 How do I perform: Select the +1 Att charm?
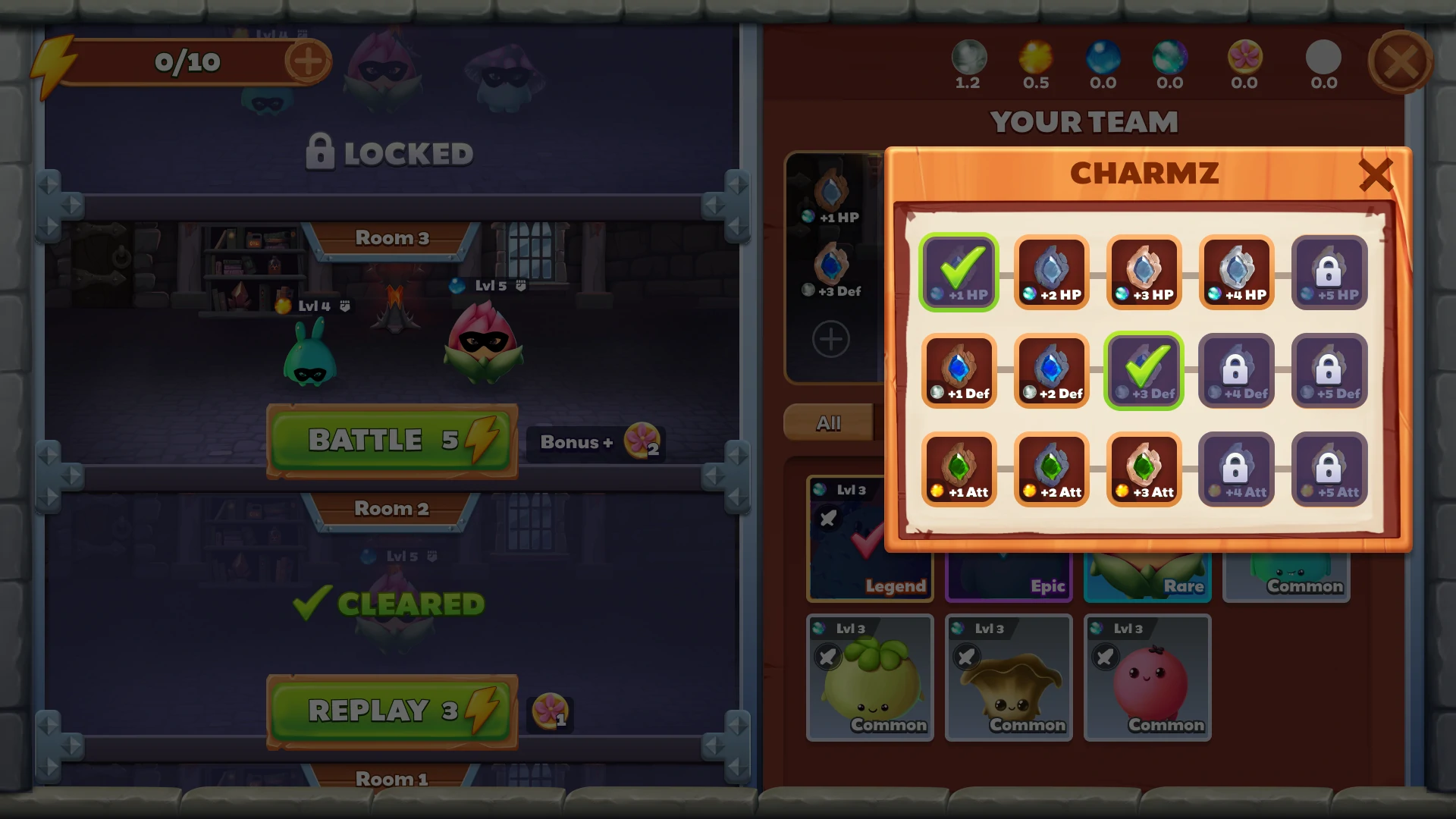click(x=959, y=470)
